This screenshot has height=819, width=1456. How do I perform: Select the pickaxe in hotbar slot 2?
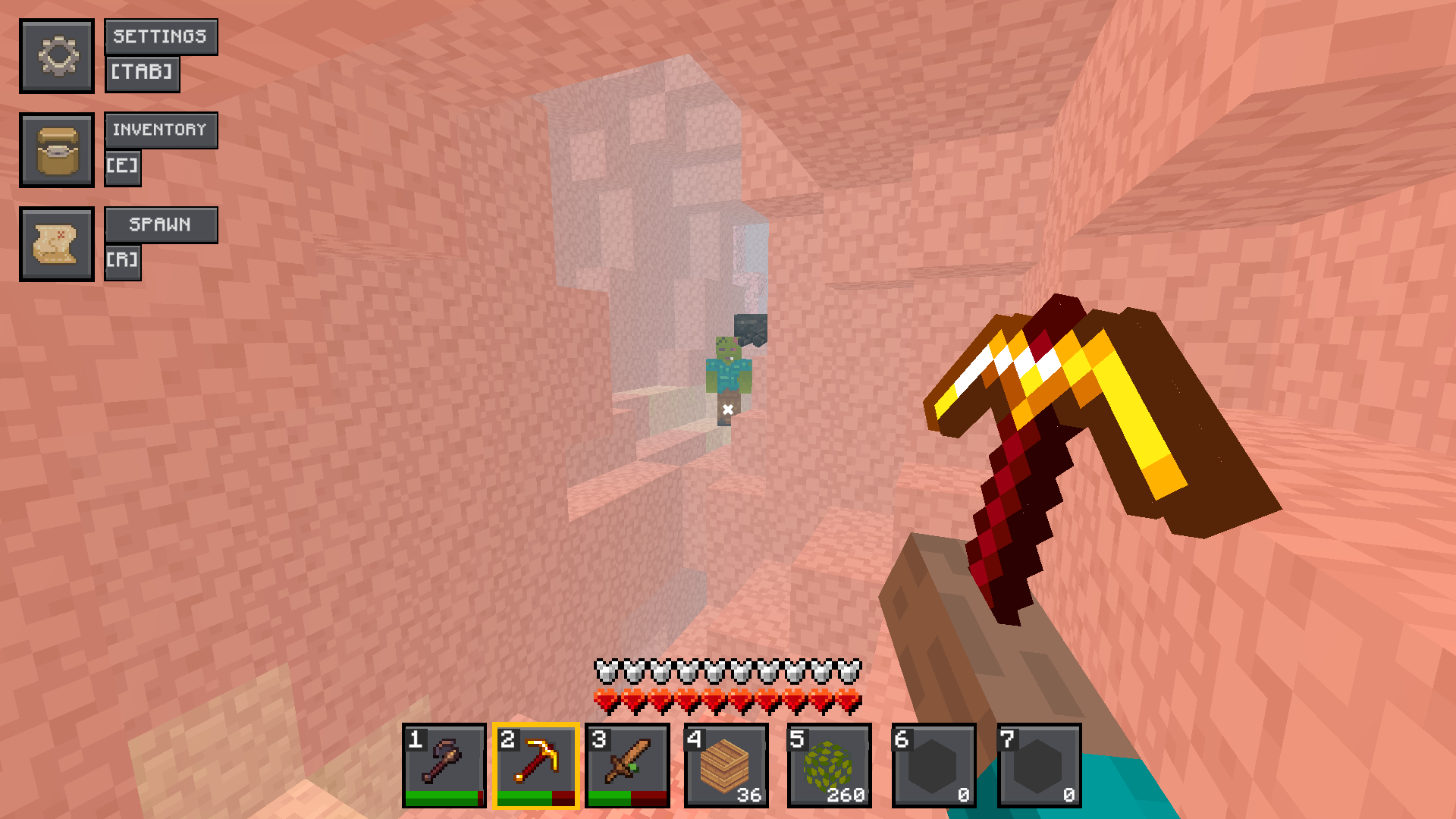(x=538, y=764)
